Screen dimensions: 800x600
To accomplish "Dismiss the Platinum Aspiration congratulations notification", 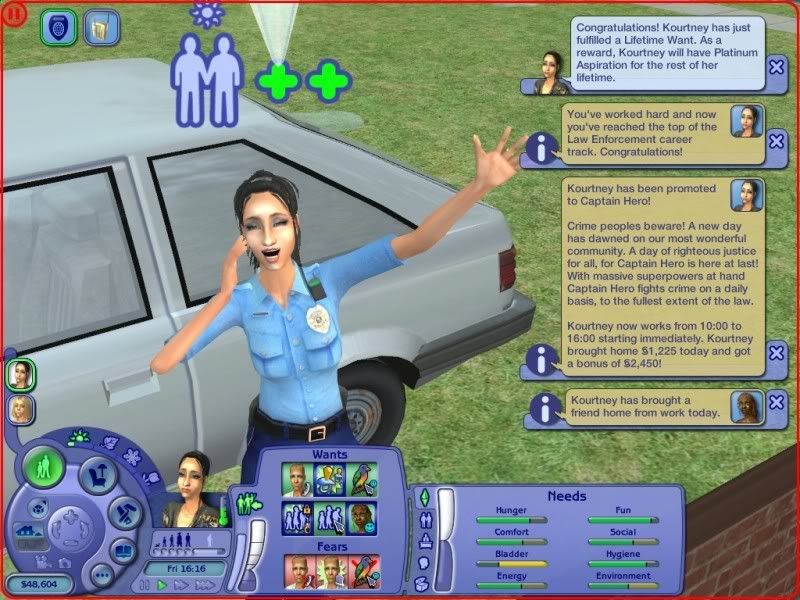I will click(x=776, y=67).
